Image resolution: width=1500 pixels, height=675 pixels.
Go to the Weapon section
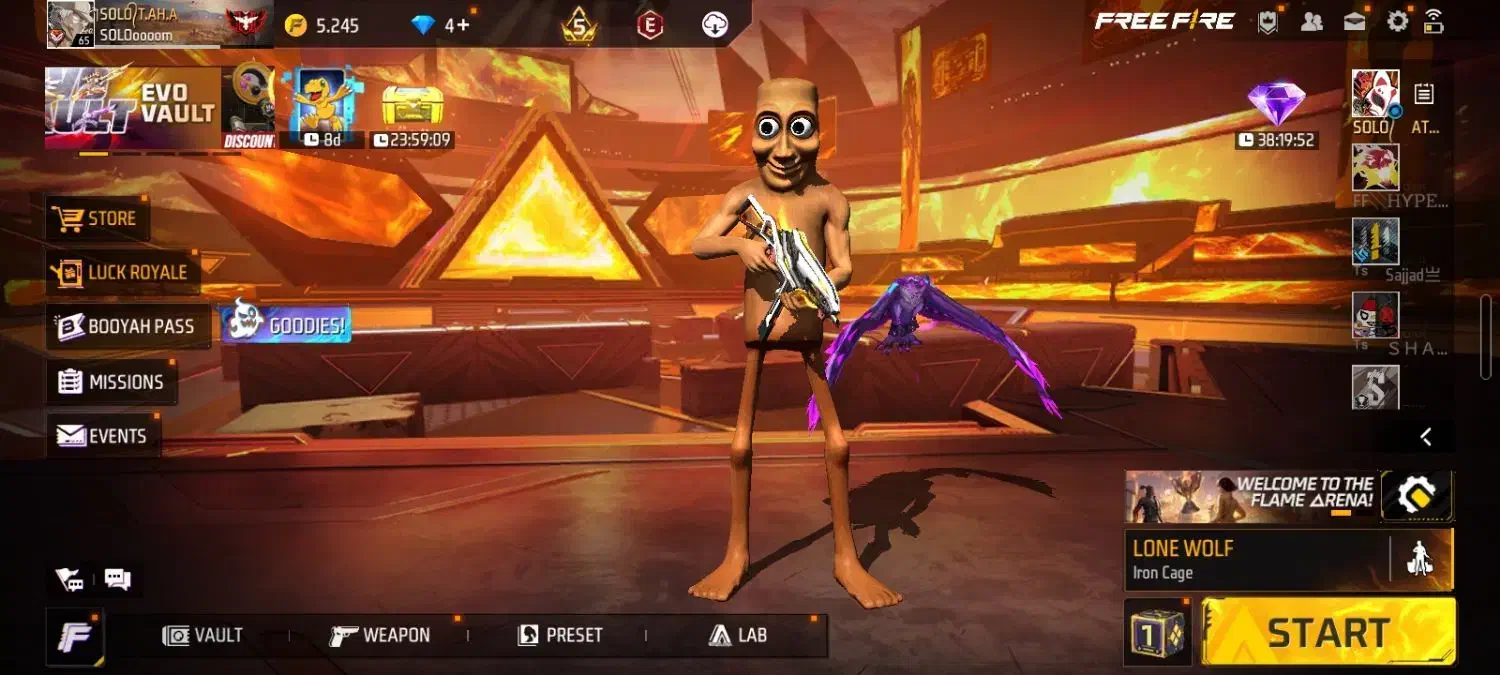coord(381,635)
